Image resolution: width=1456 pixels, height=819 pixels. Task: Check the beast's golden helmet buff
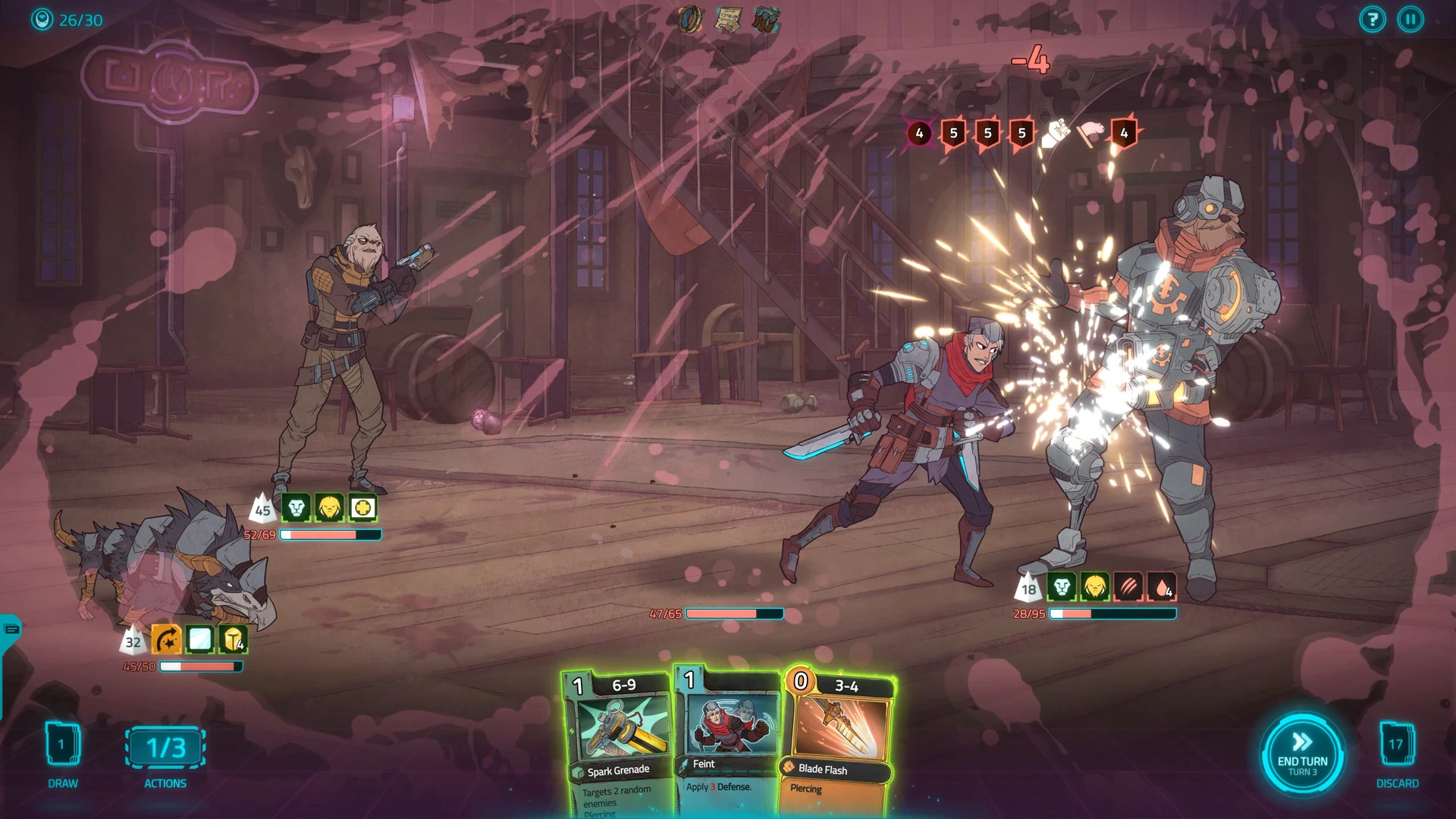pyautogui.click(x=234, y=641)
